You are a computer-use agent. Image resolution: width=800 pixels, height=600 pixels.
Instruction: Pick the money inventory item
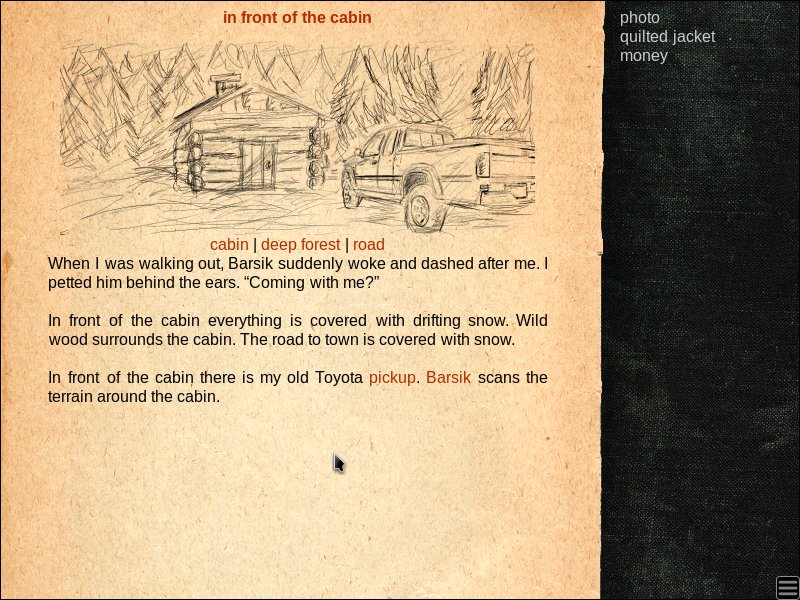click(x=643, y=56)
